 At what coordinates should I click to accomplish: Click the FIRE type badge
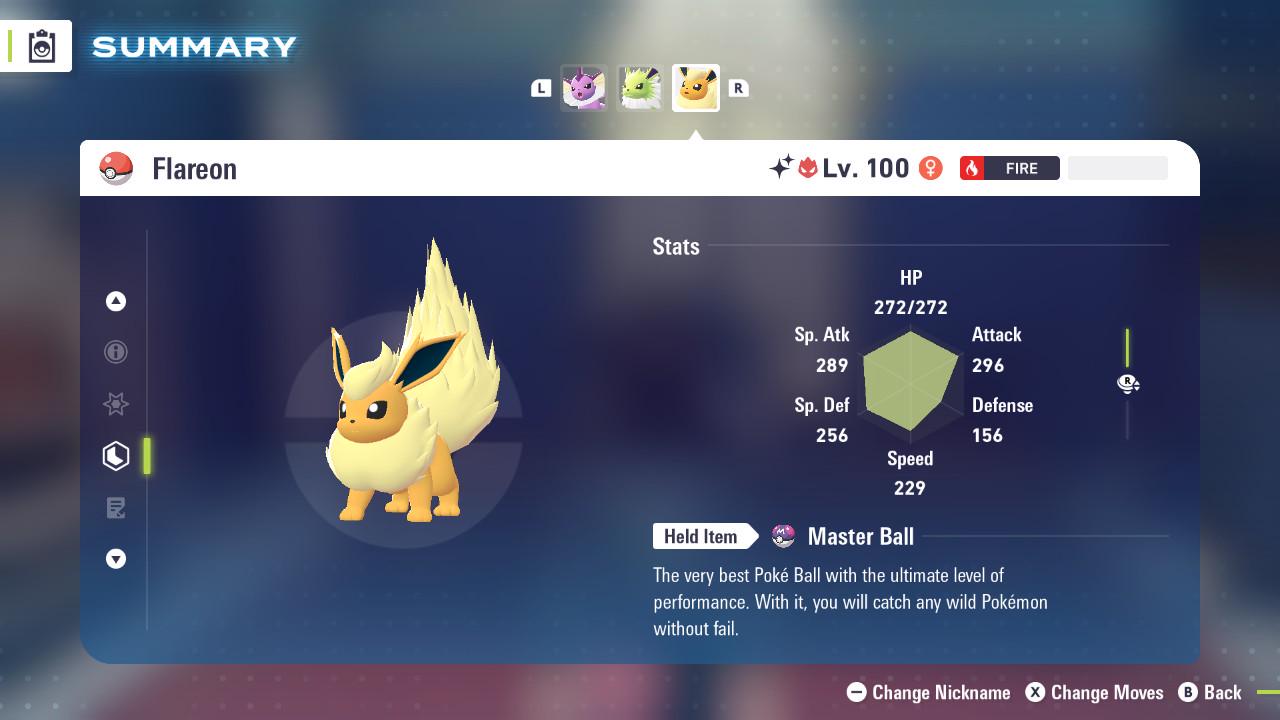1008,168
